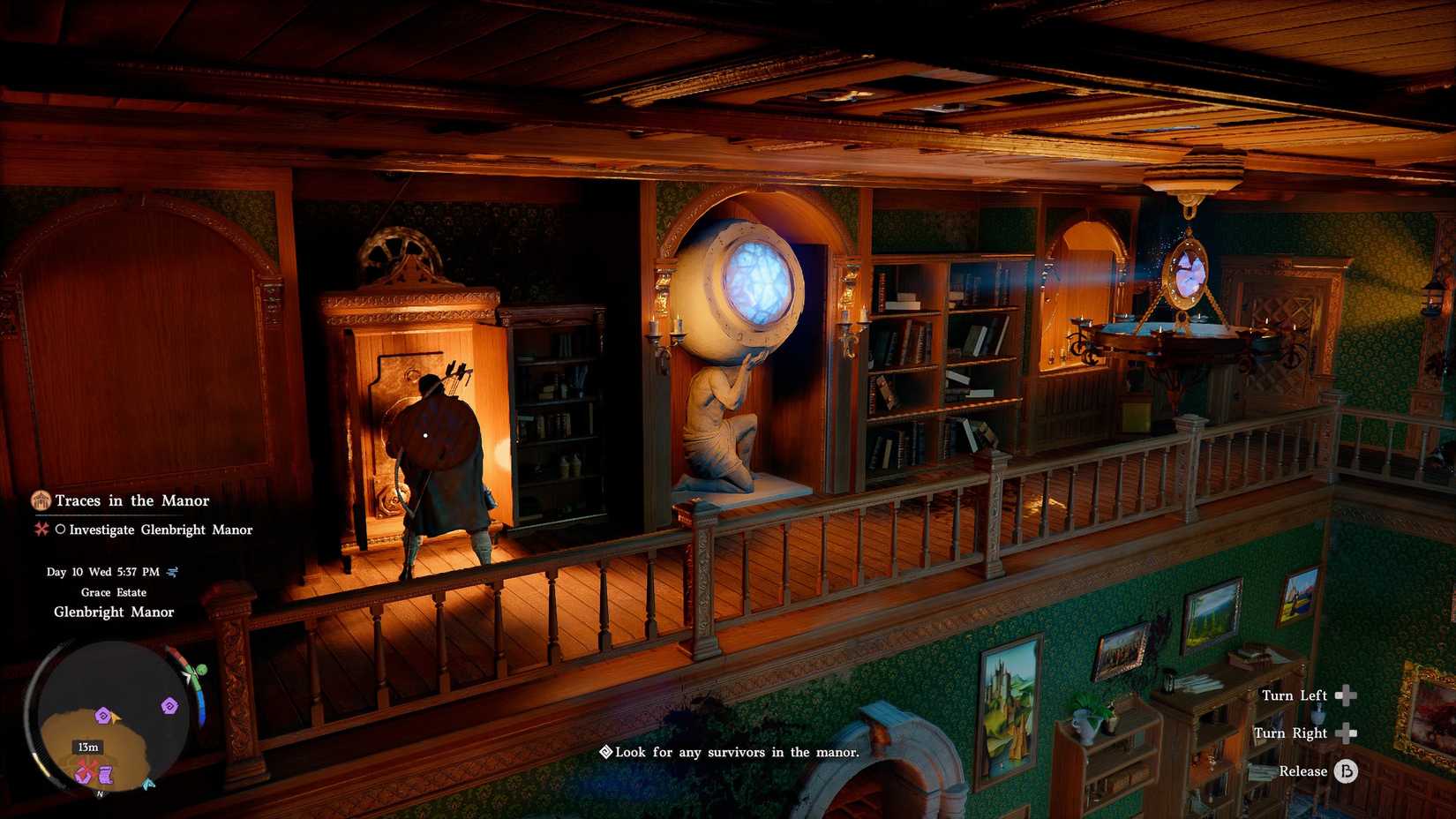
Task: Click the cyan arrow marker on the minimap
Action: click(148, 784)
